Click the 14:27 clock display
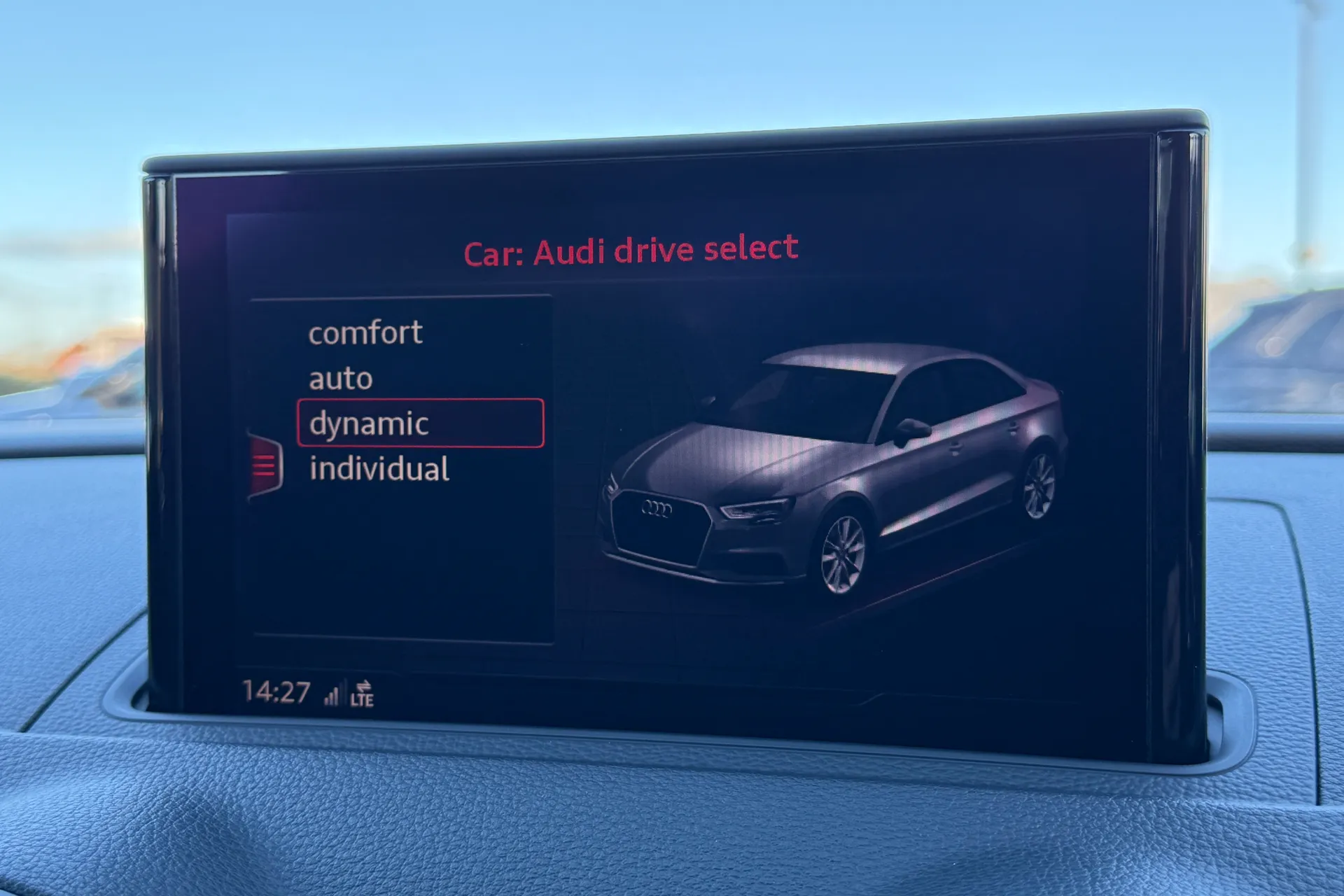This screenshot has height=896, width=1344. coord(275,692)
